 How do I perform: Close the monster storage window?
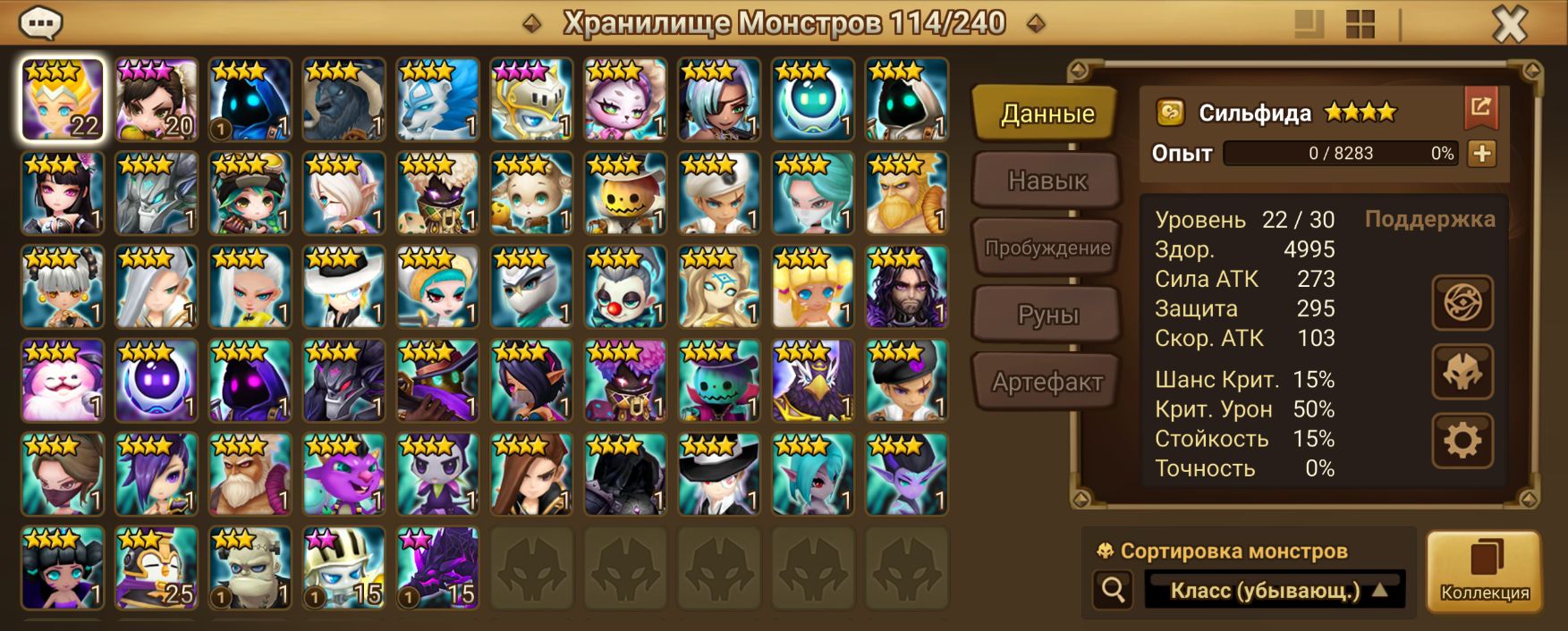point(1509,24)
